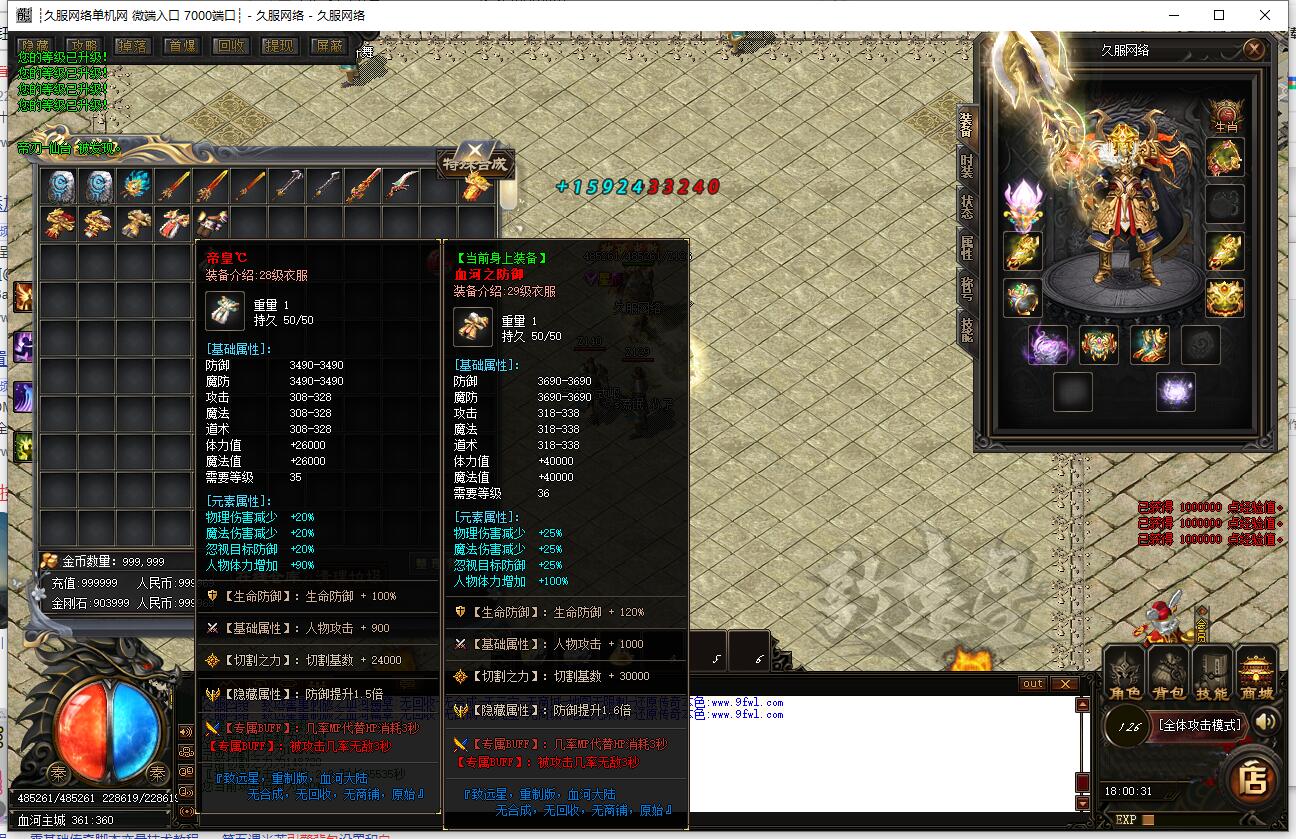
Task: Change the 全体攻击模式 attack mode
Action: 1198,725
